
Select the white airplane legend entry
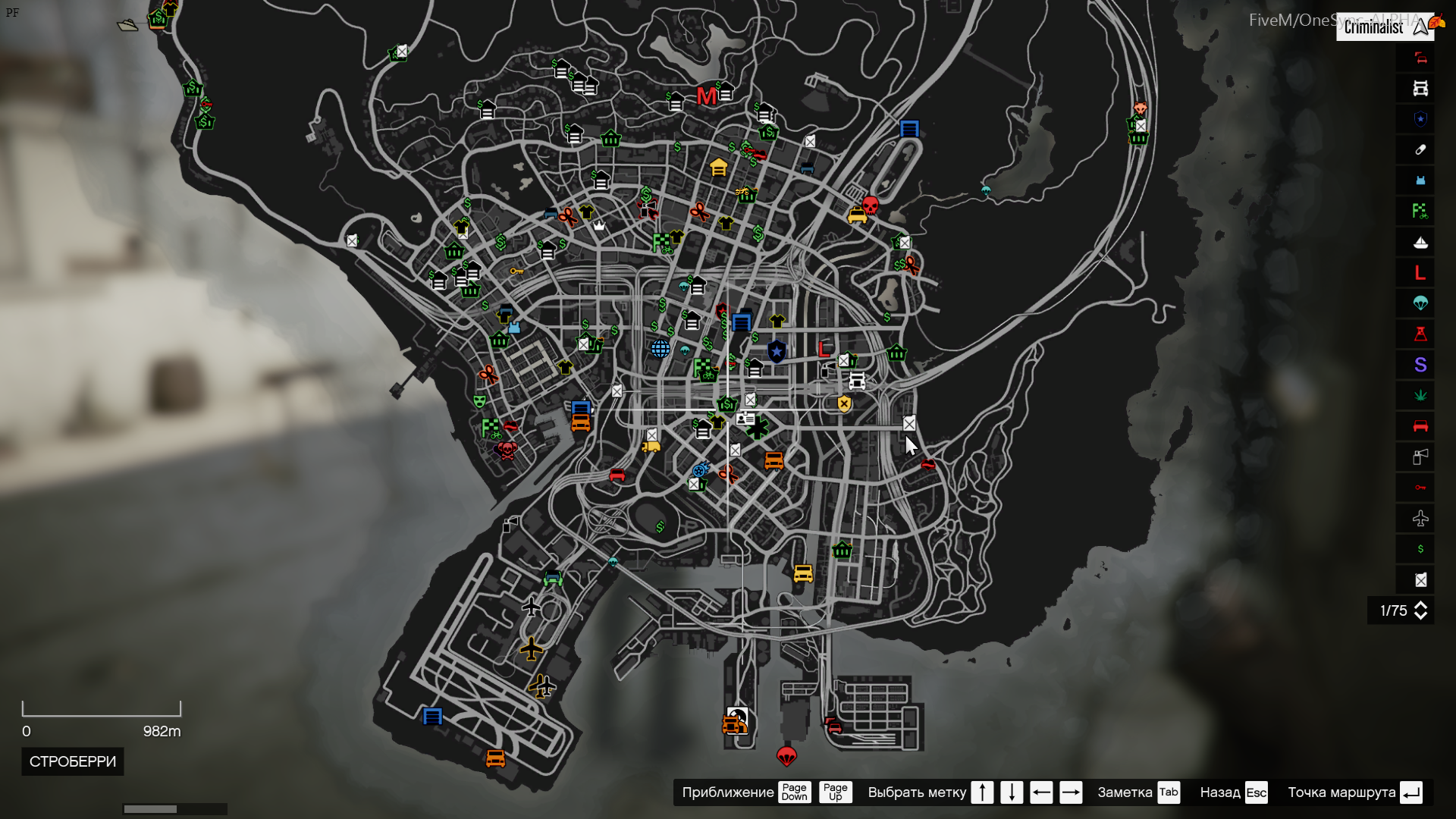pyautogui.click(x=1420, y=519)
